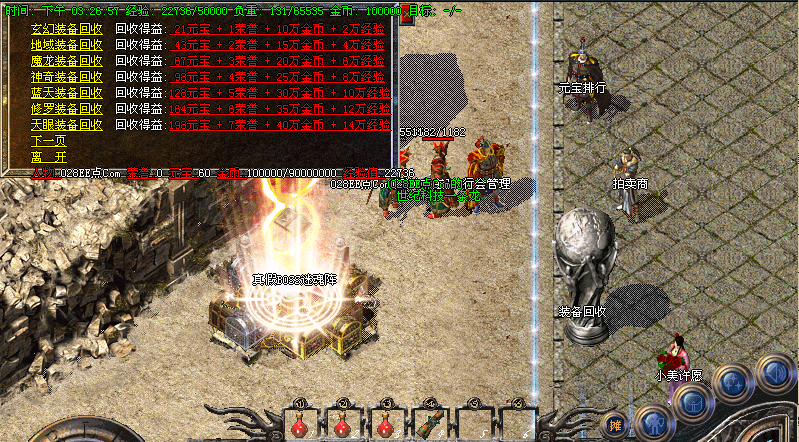Open the character figure round button

(x=653, y=421)
